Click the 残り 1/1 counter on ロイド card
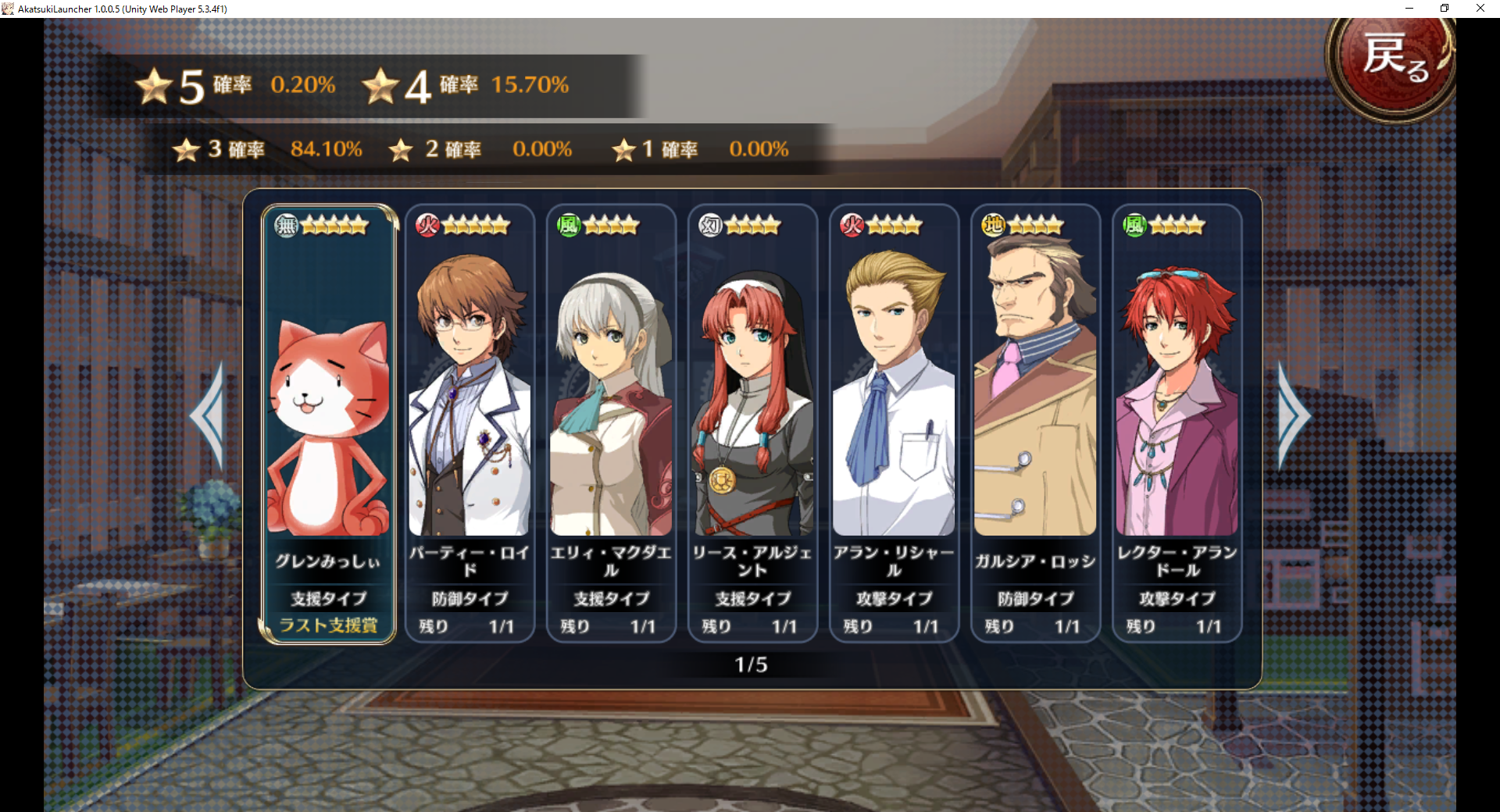1500x812 pixels. 469,625
